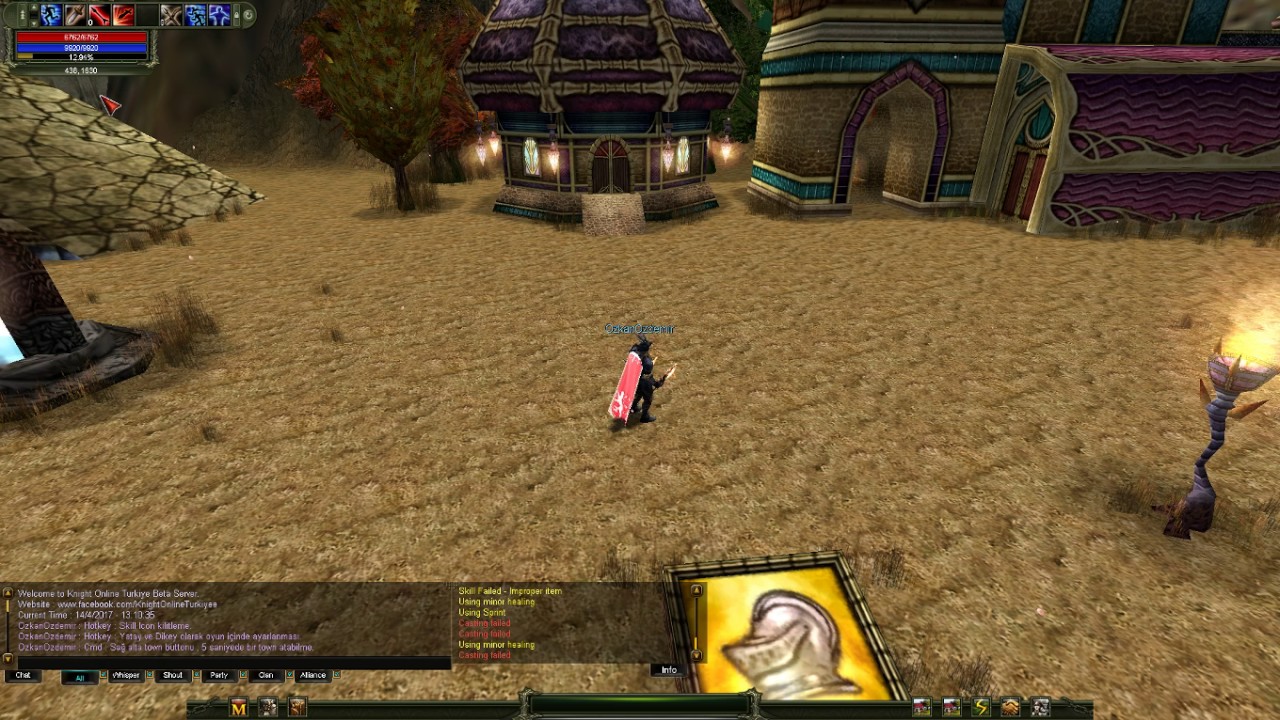Switch to the Shout chat tab
Screen dimensions: 1280x720
coord(172,675)
